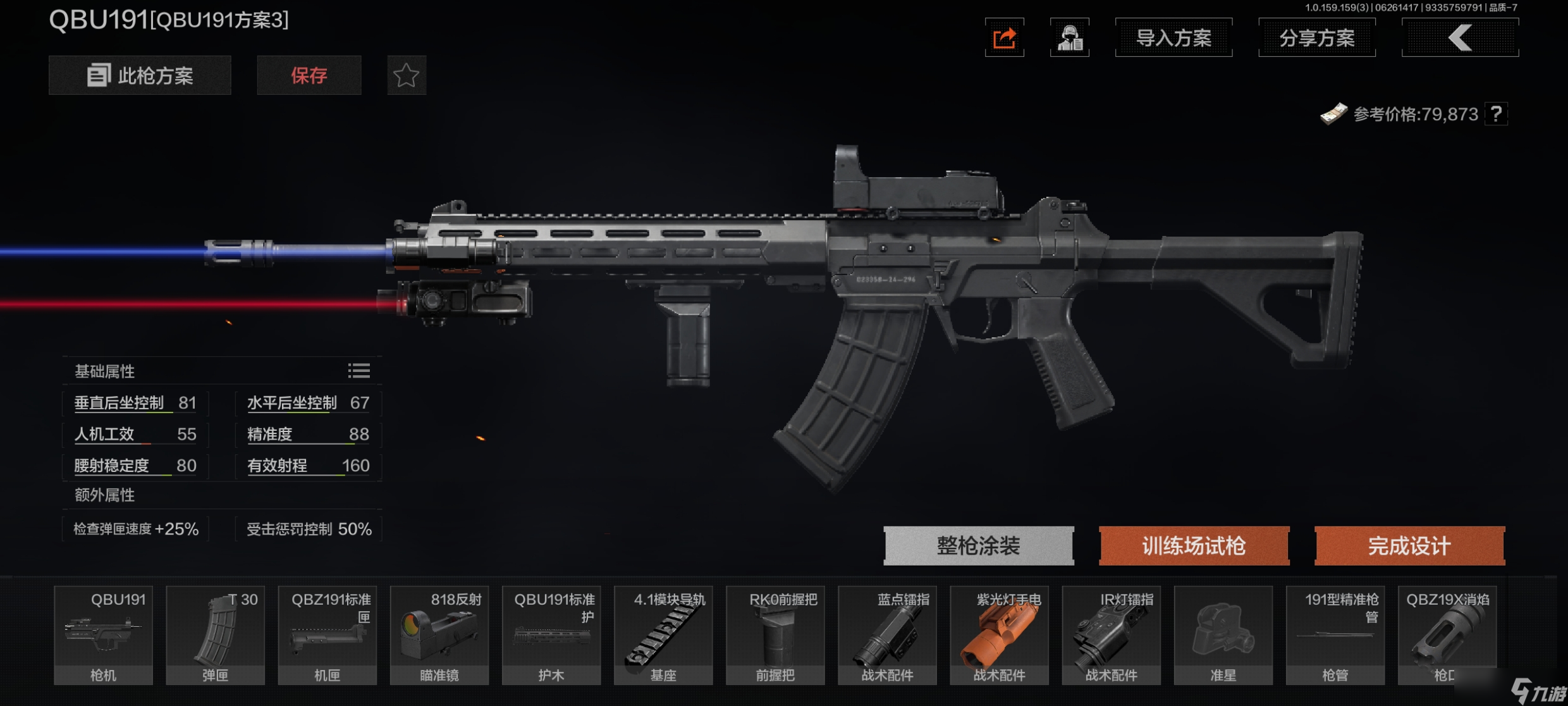Viewport: 1568px width, 706px height.
Task: Open 整枪涂装 weapon skin menu
Action: pos(978,545)
